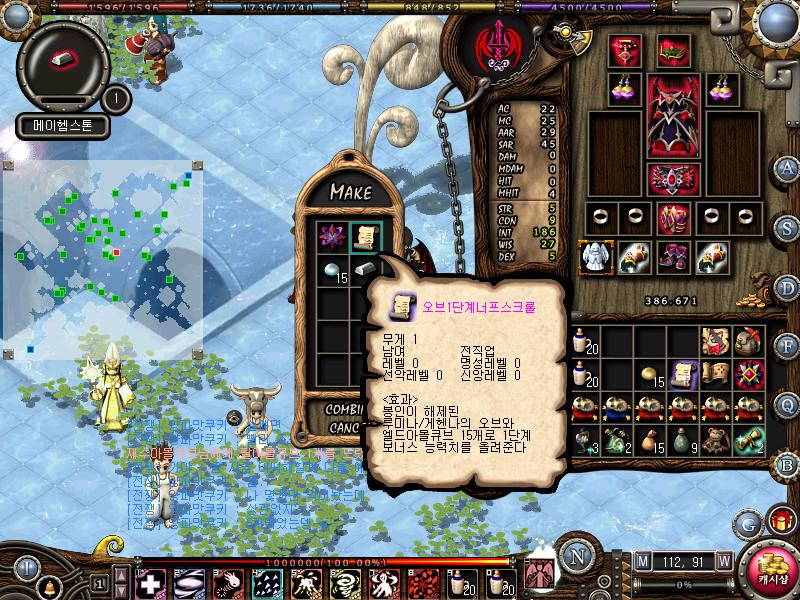
Task: Click the round G button
Action: pyautogui.click(x=747, y=523)
